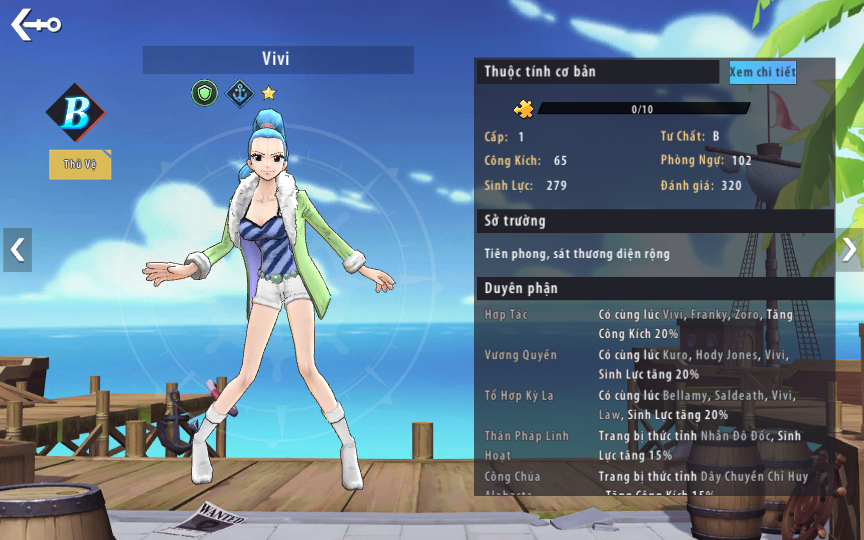Tap the green shield trait icon
Image resolution: width=864 pixels, height=540 pixels.
(x=204, y=94)
